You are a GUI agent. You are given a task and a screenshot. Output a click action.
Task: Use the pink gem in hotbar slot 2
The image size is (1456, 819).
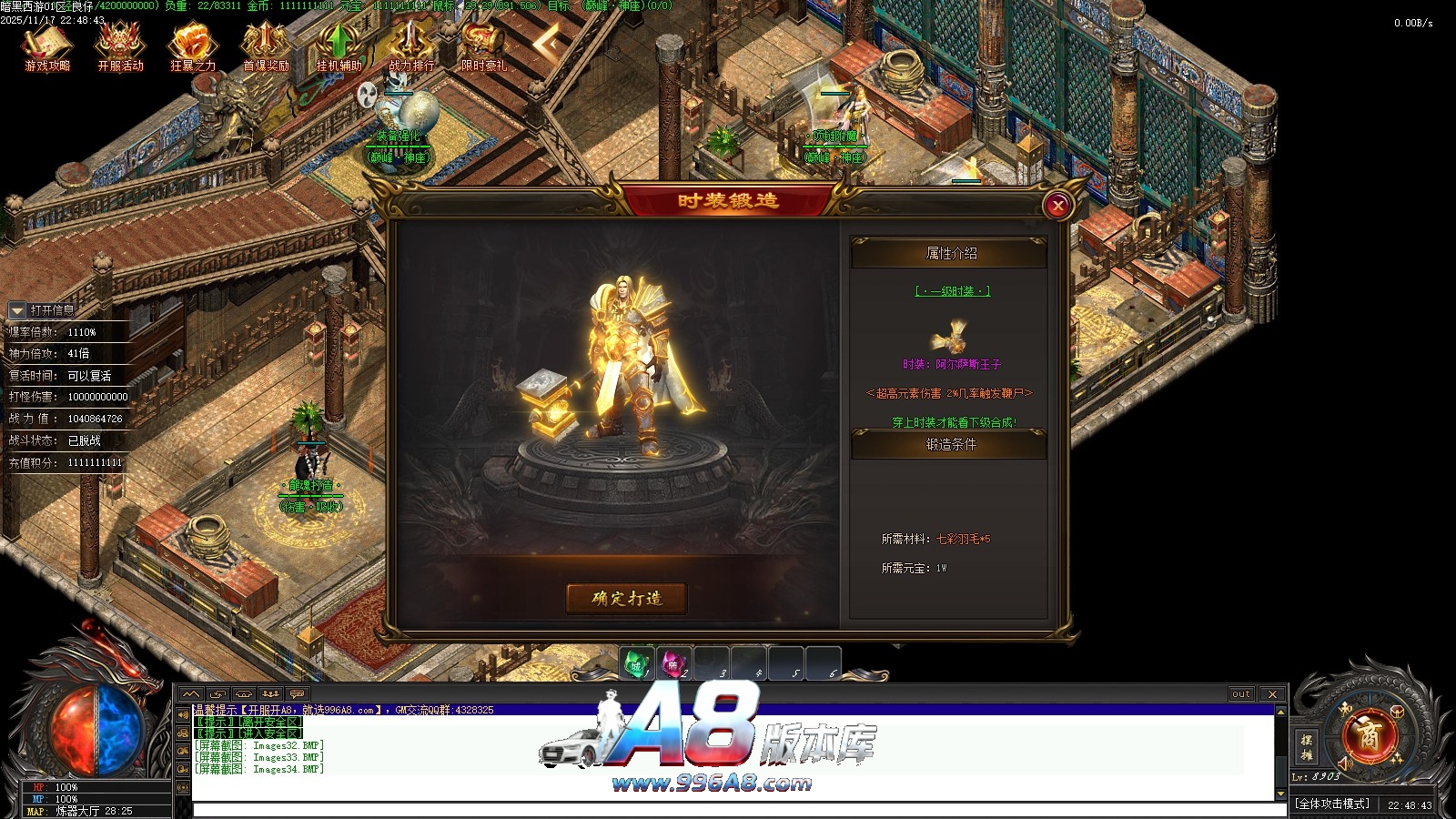click(x=673, y=664)
